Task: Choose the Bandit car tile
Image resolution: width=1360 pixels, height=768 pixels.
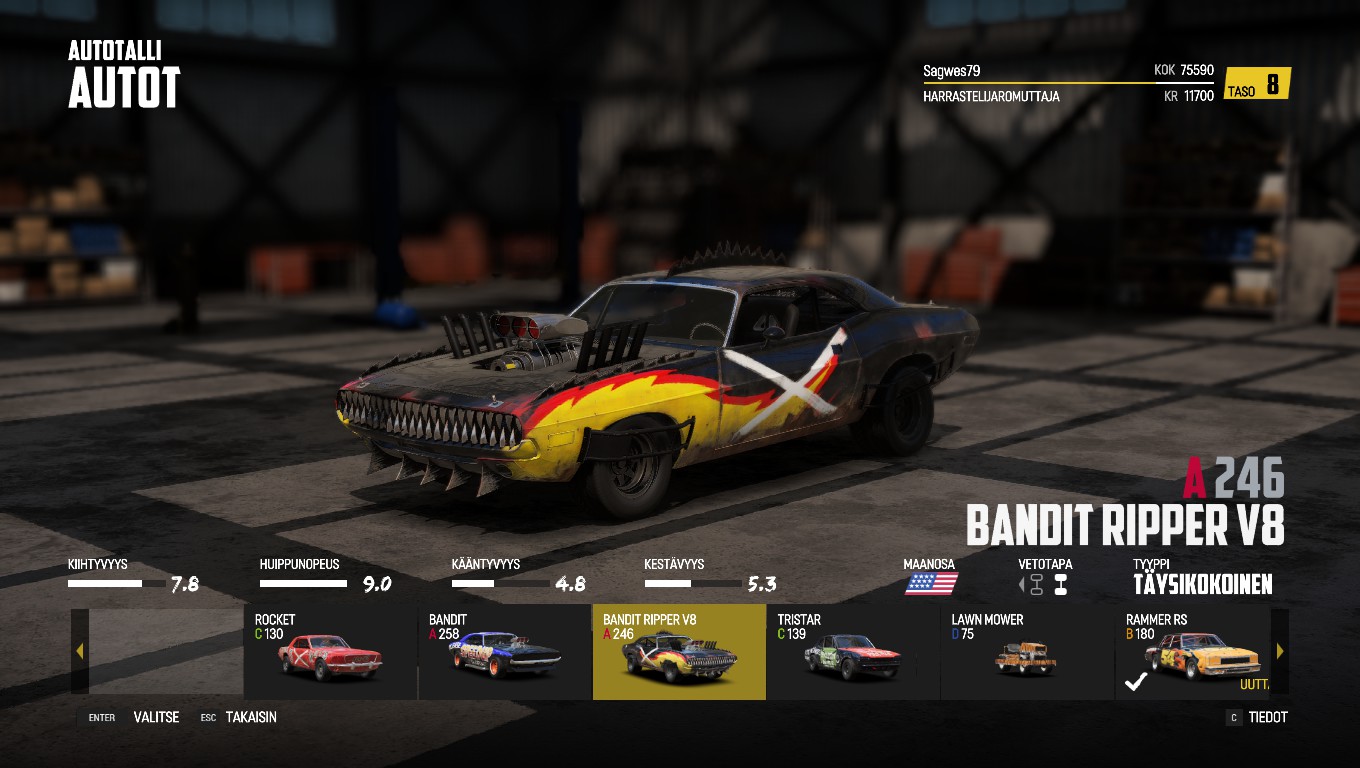Action: click(x=504, y=652)
